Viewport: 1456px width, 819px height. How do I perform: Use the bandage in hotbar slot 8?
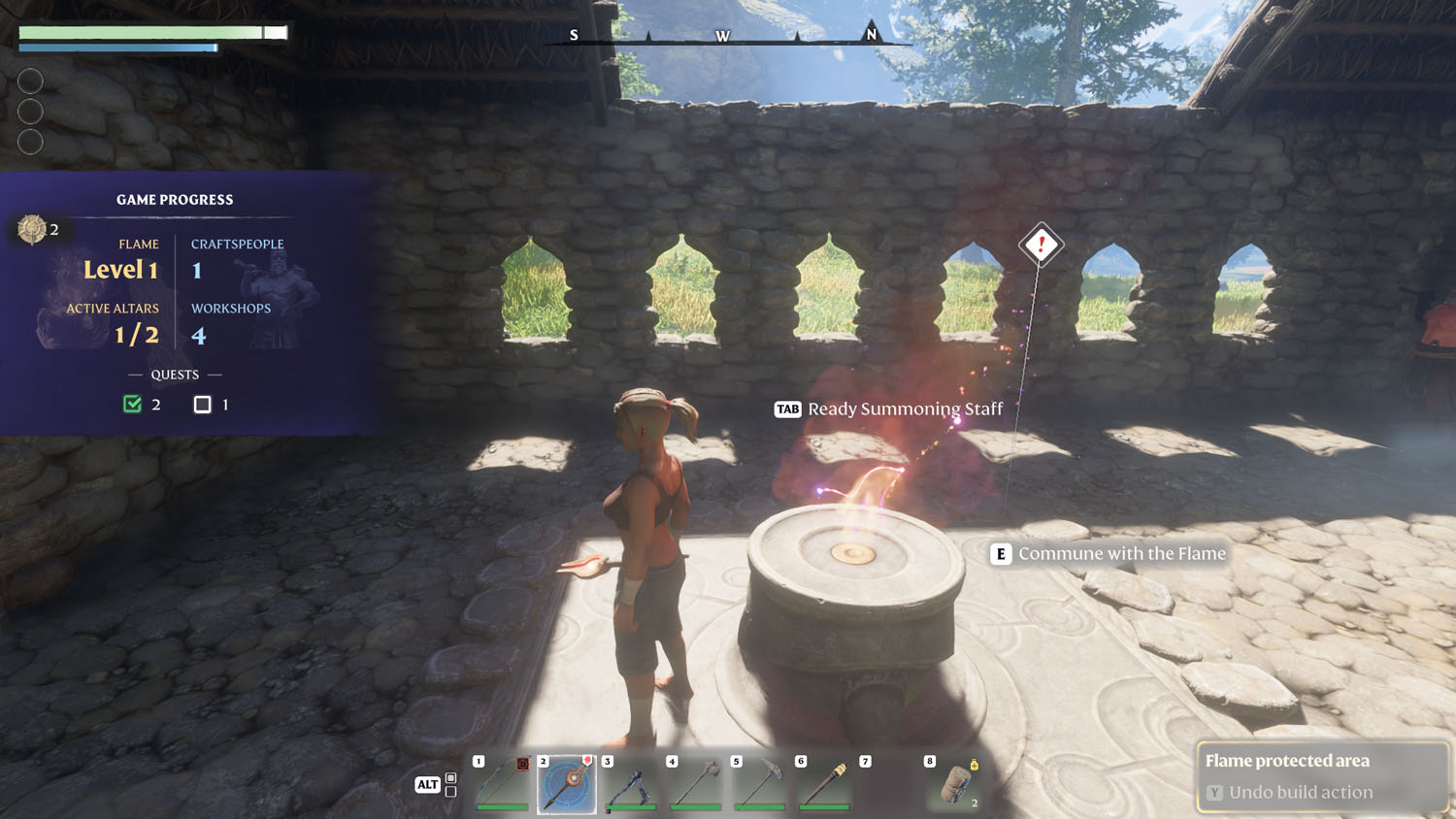click(954, 783)
